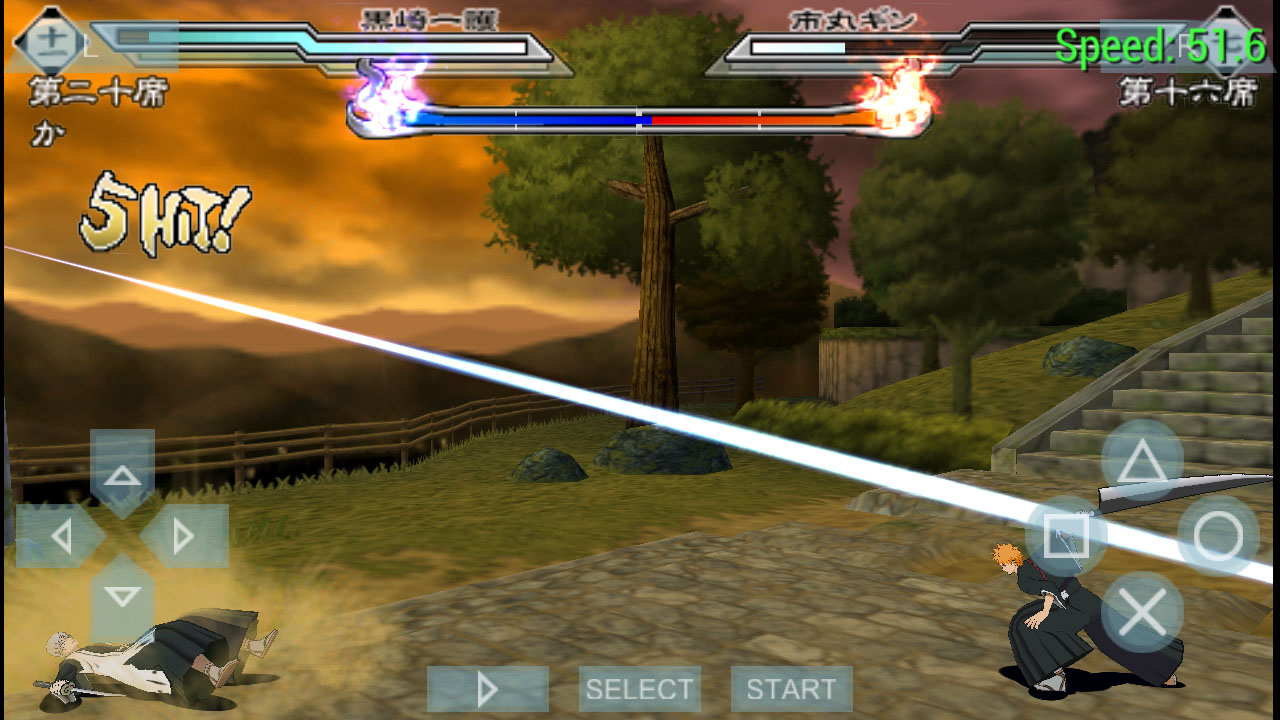Image resolution: width=1280 pixels, height=720 pixels.
Task: Tap the on-screen square button
Action: [1066, 536]
